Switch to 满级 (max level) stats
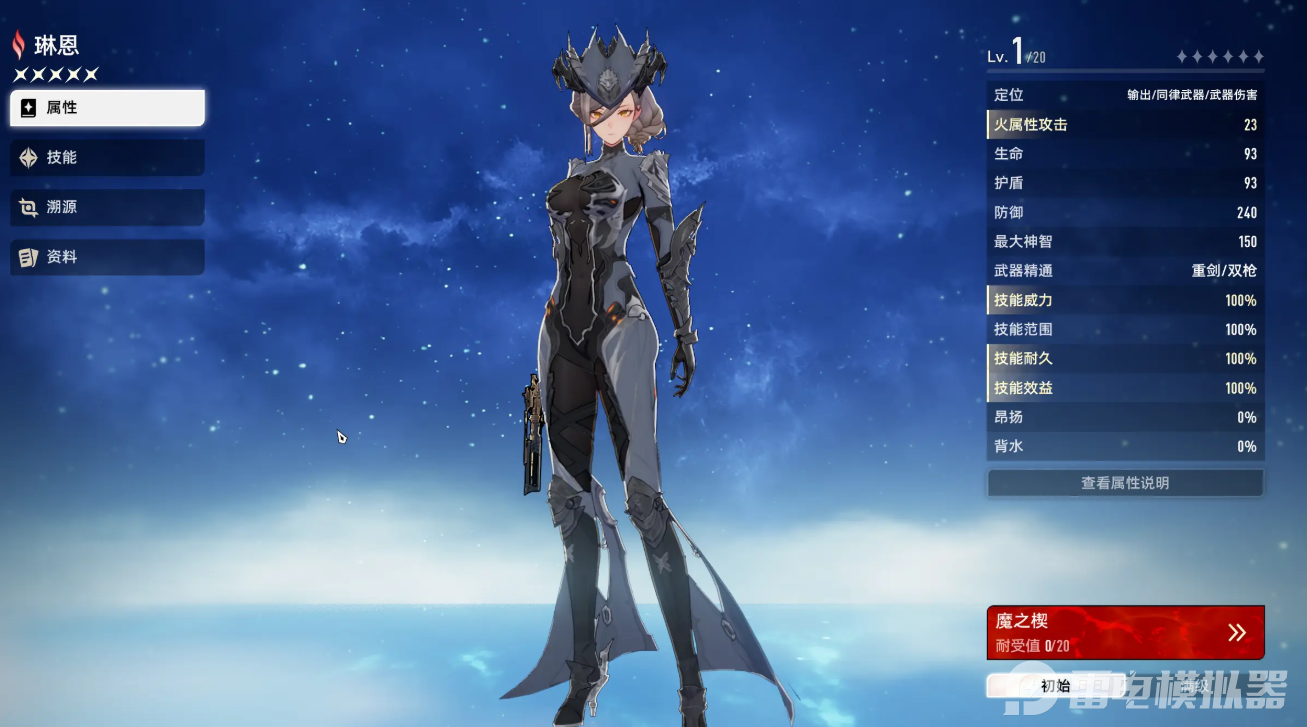 tap(1196, 686)
